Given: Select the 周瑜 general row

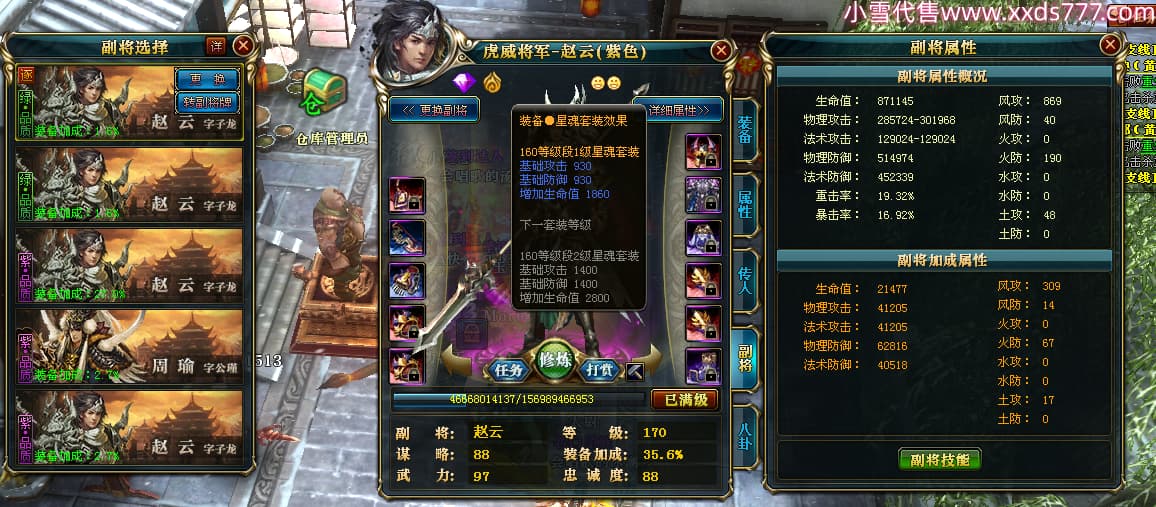Looking at the screenshot, I should [130, 346].
